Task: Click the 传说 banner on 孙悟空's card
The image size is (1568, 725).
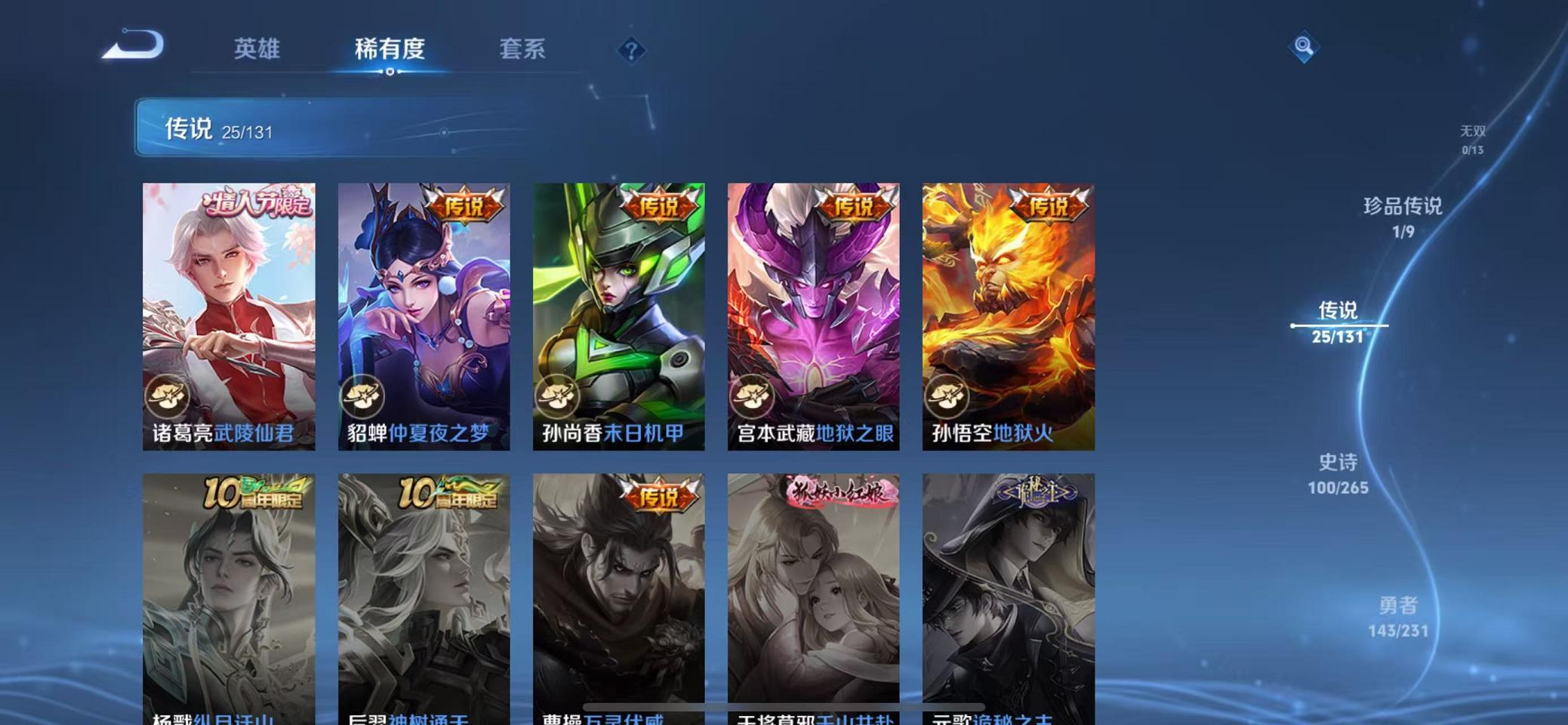Action: (1050, 205)
